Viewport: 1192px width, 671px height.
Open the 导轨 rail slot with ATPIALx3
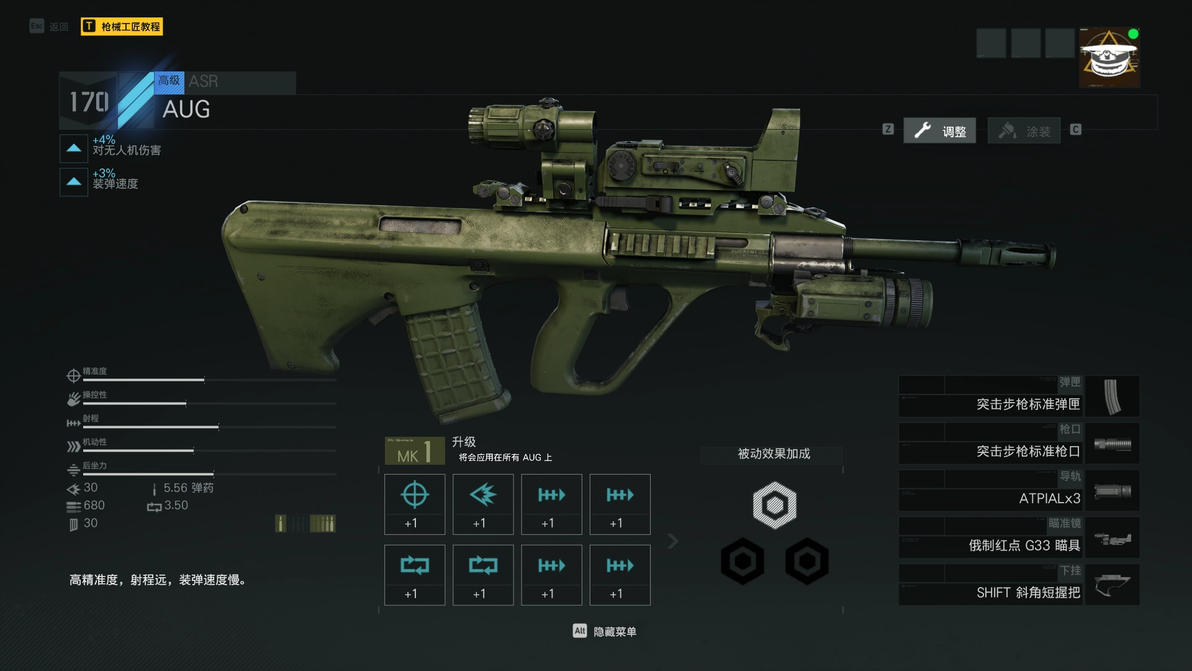tap(1018, 491)
